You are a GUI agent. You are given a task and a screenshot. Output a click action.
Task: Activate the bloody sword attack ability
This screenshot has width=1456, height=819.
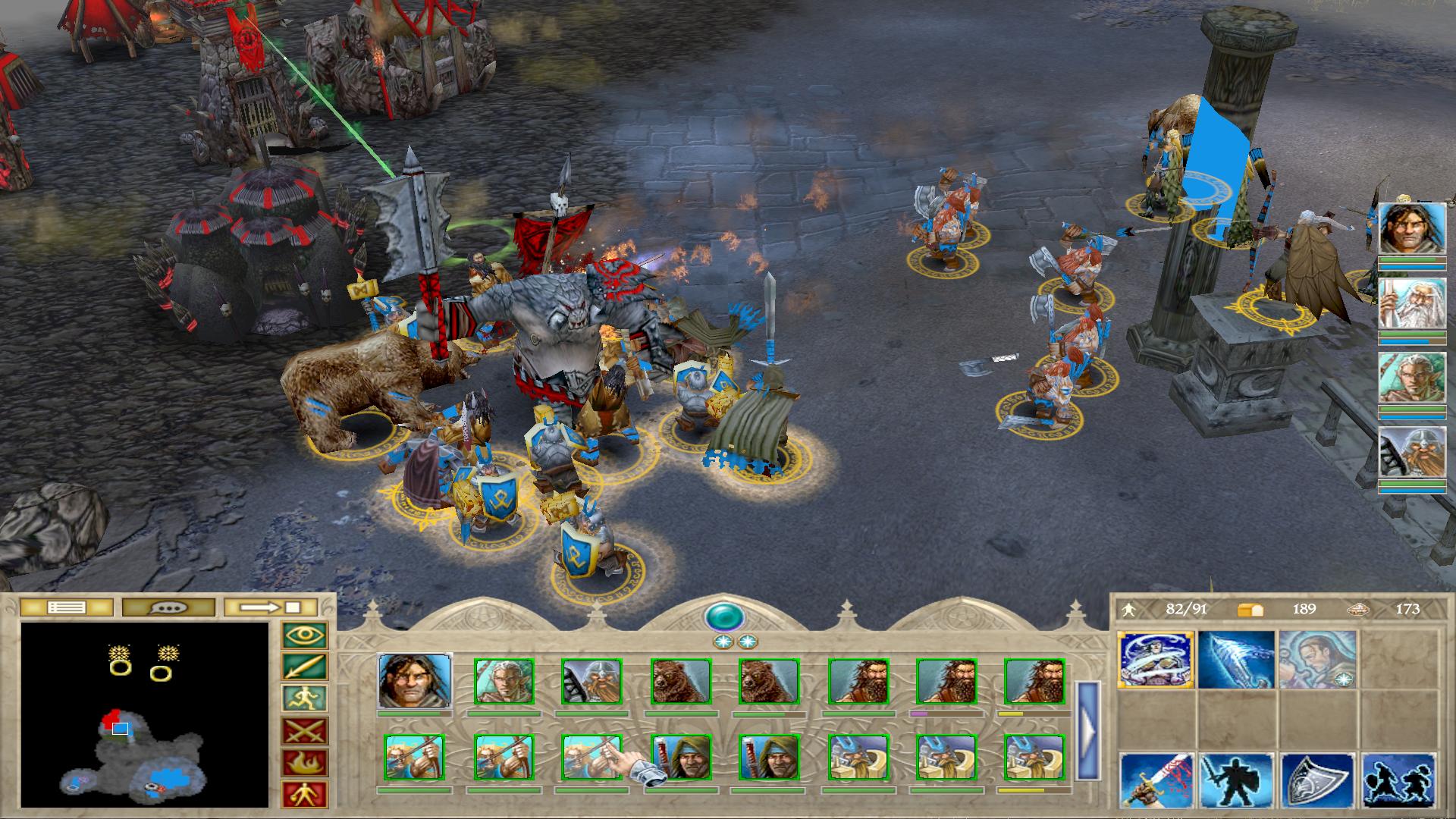[1156, 781]
